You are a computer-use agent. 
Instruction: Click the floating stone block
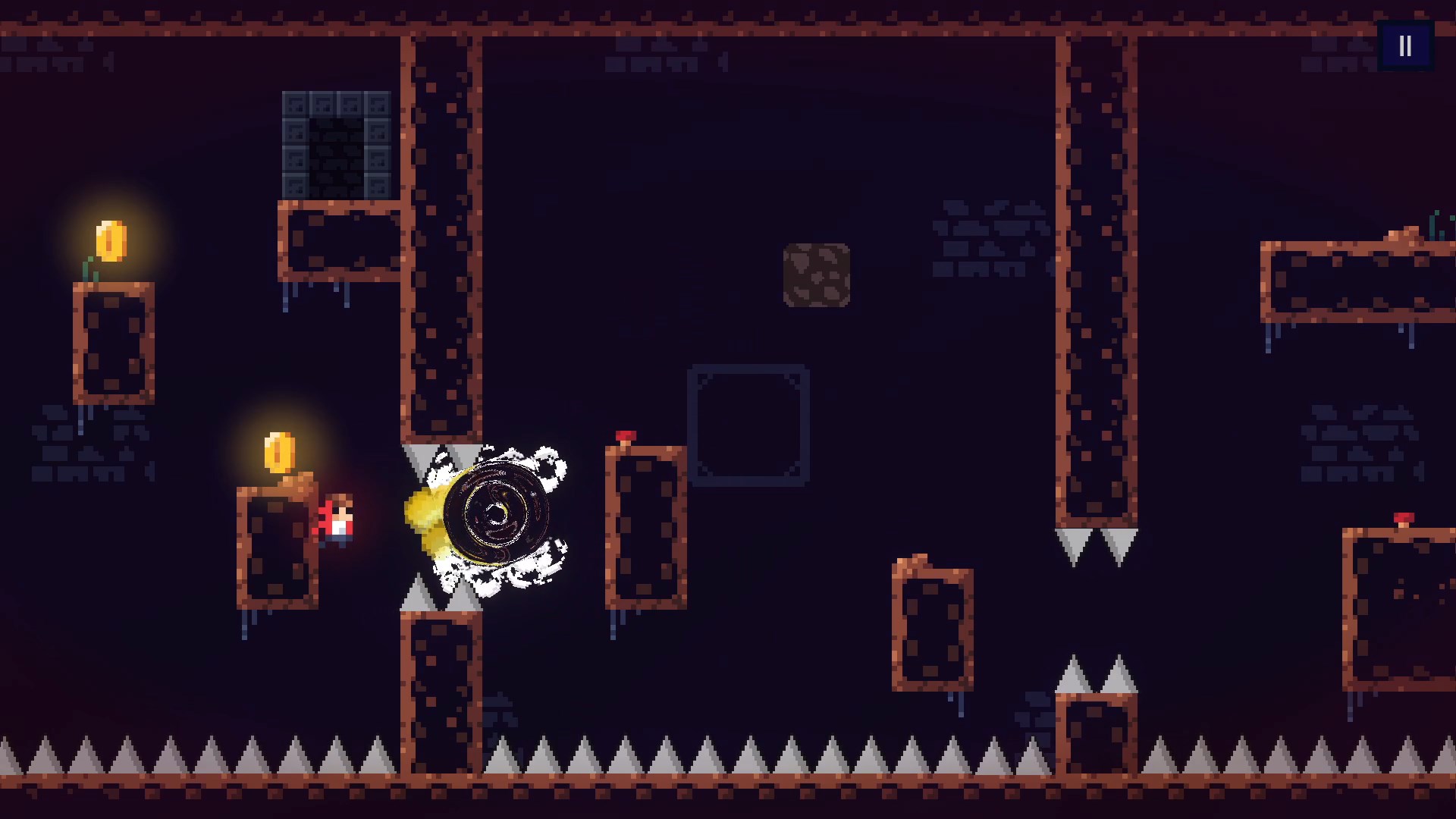816,275
